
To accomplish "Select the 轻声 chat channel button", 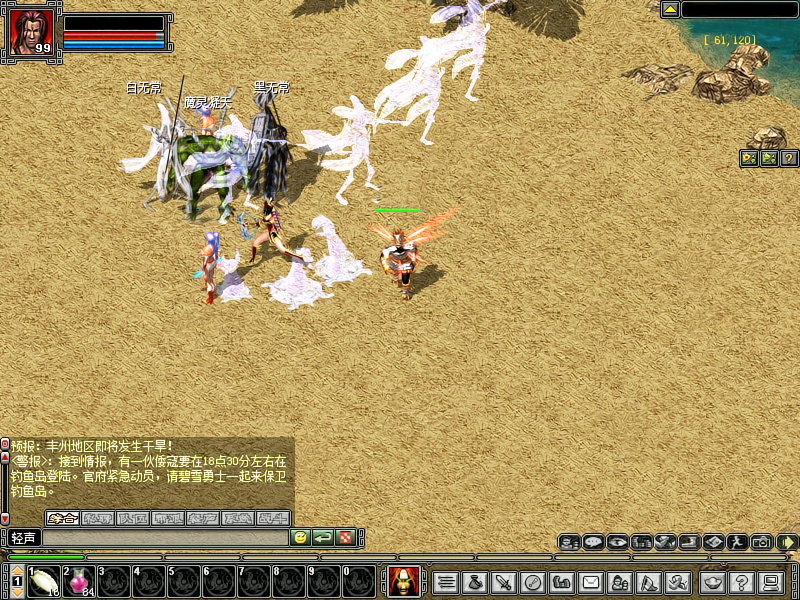I will [x=24, y=538].
